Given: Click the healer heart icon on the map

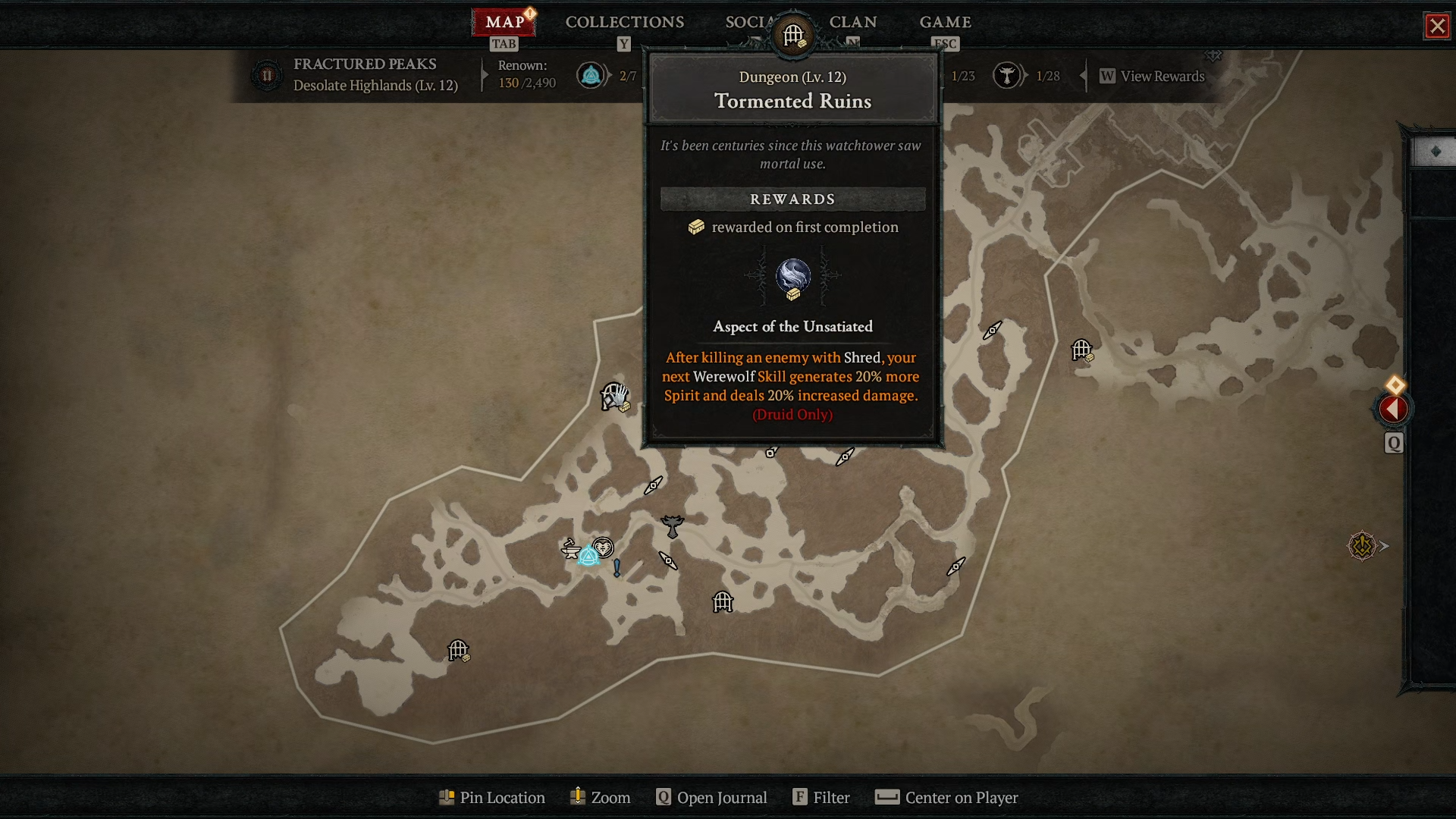Looking at the screenshot, I should 603,549.
